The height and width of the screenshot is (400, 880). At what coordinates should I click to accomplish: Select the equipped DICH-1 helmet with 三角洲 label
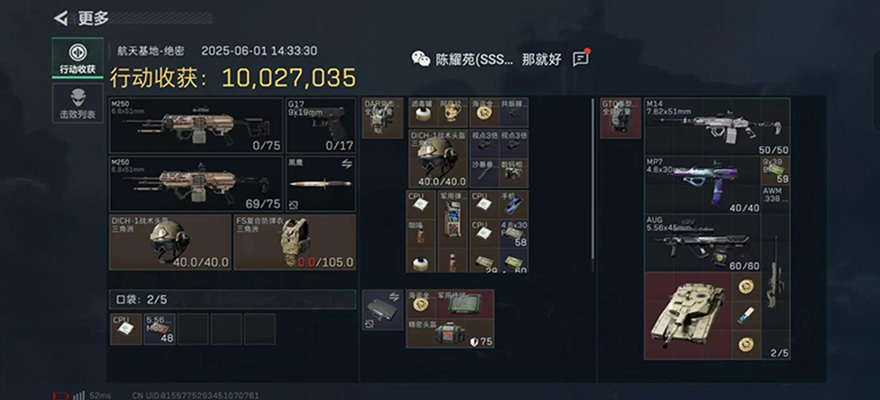pyautogui.click(x=169, y=241)
